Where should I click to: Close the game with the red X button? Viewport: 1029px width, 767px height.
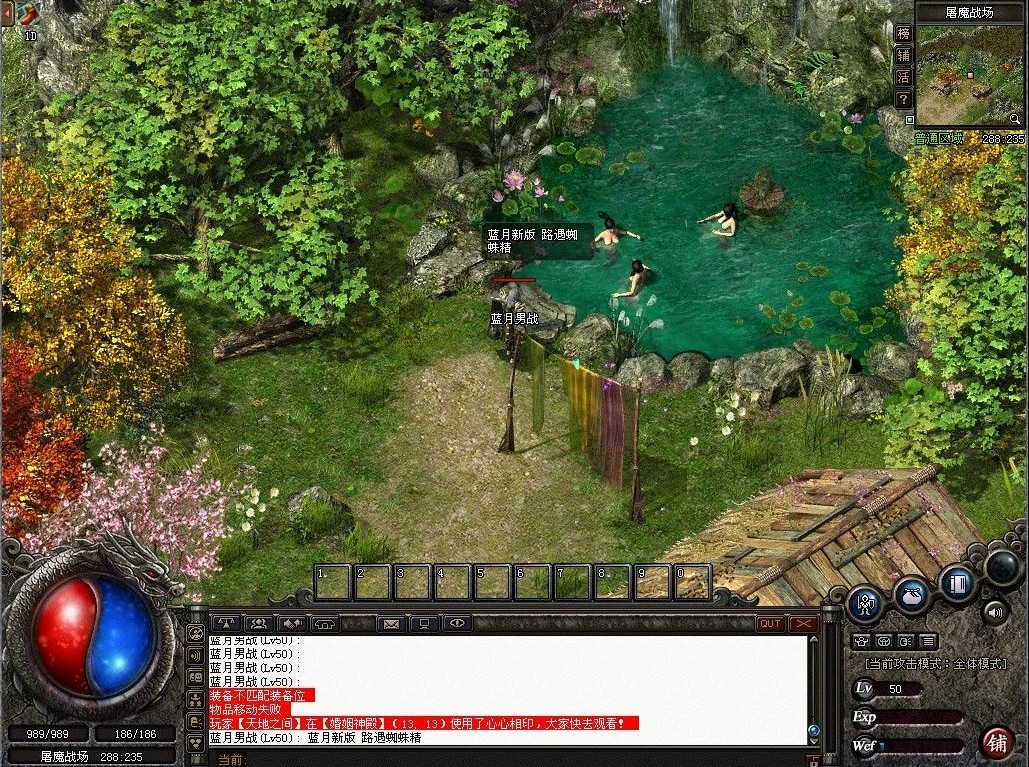point(803,623)
